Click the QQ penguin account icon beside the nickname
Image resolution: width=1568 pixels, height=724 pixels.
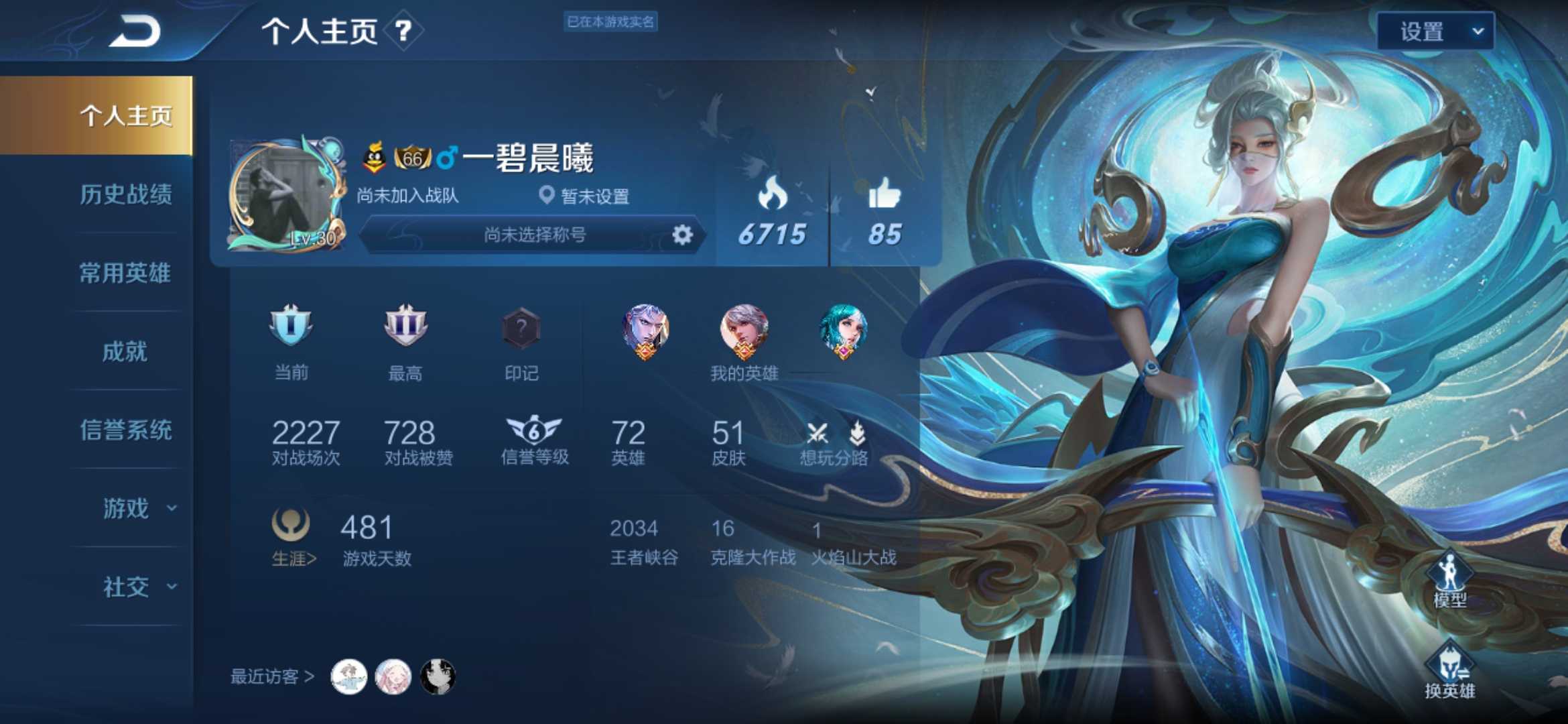click(374, 156)
